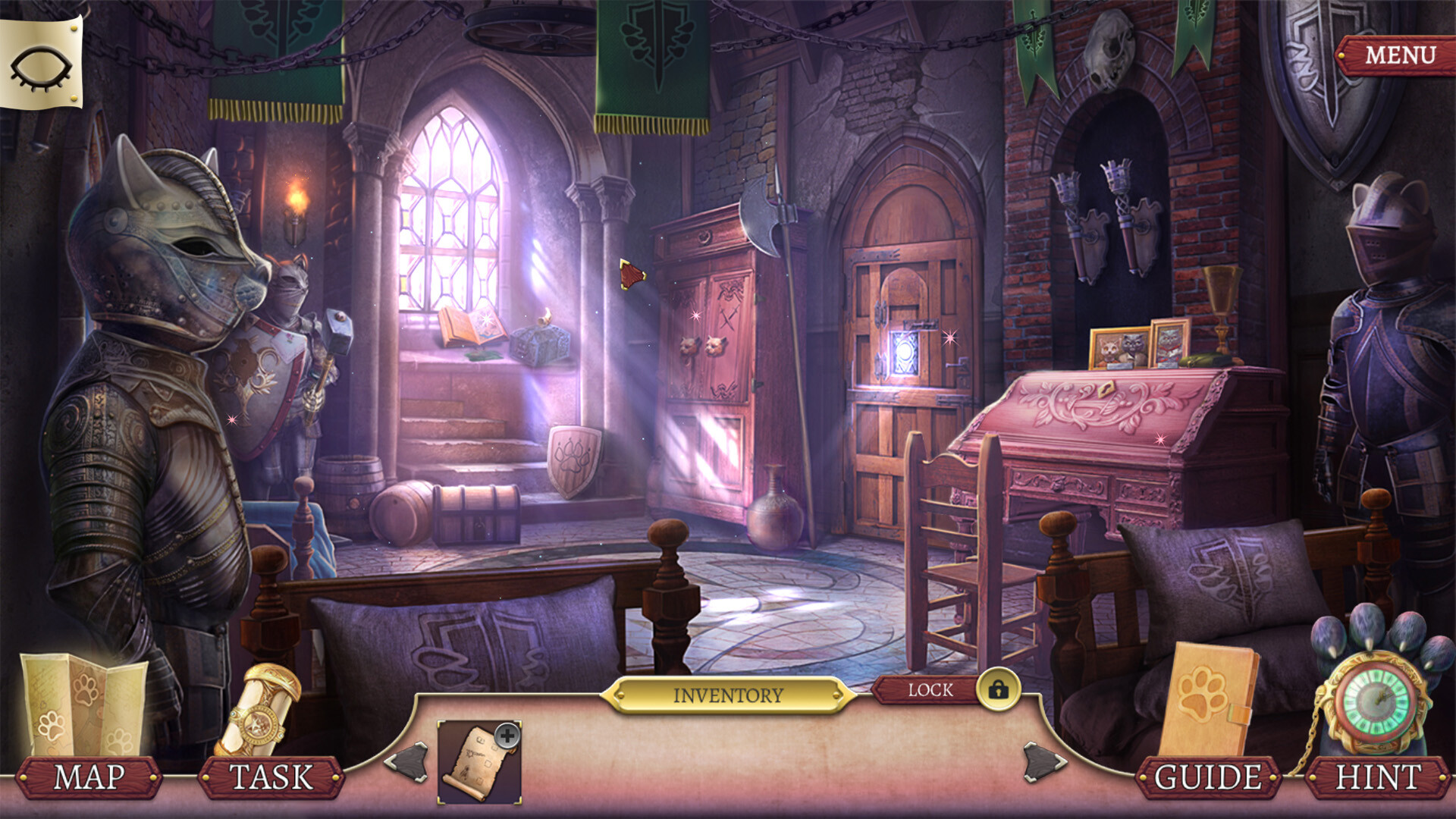Zoom the map scroll using the plus magnifier
This screenshot has height=819, width=1456.
(507, 734)
